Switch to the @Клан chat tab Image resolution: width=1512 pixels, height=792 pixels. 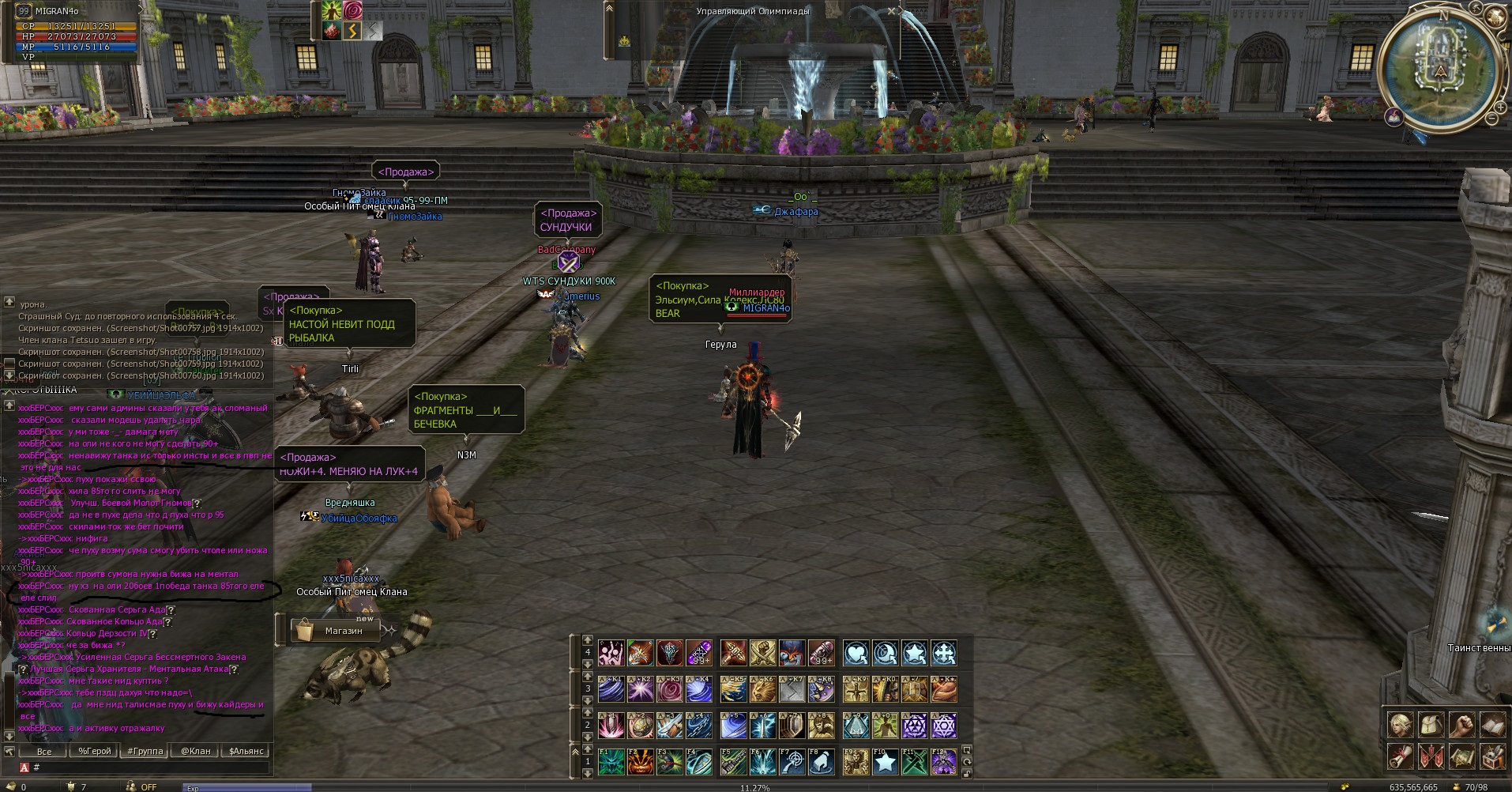click(x=195, y=751)
